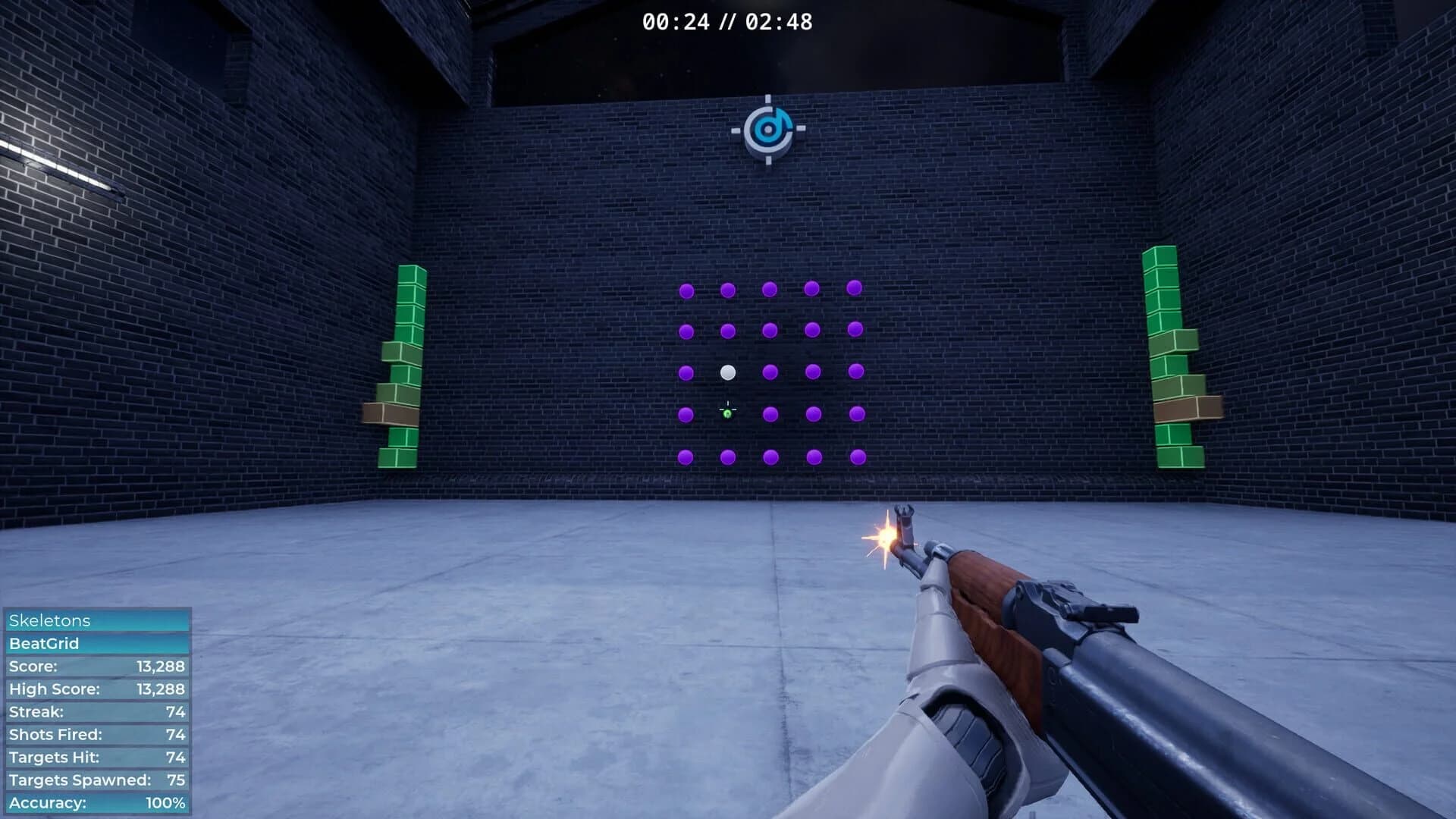
Task: Select the BeatGrid scenario label
Action: pos(45,644)
